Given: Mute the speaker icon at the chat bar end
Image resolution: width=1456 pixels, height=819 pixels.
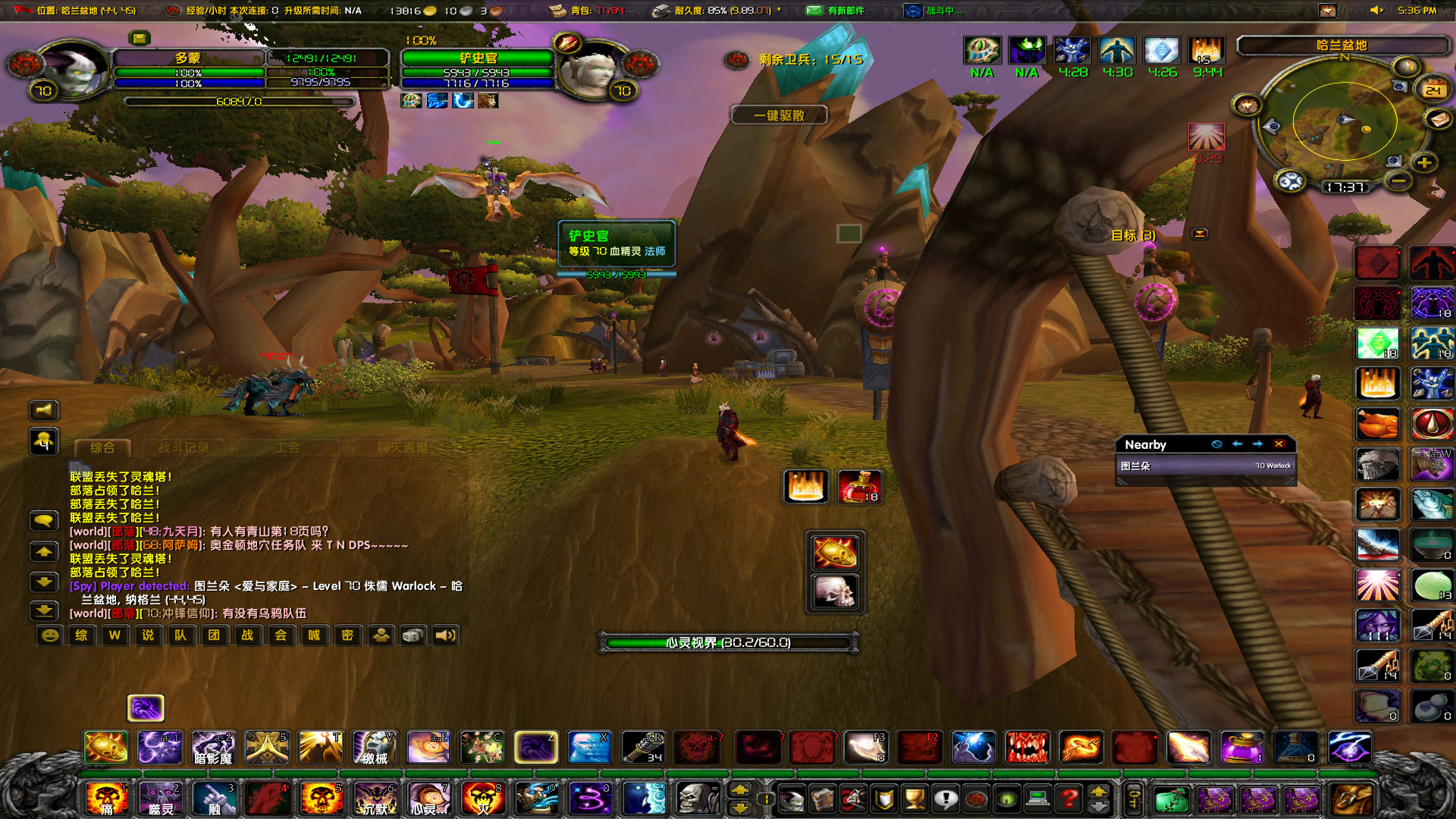Looking at the screenshot, I should click(446, 635).
